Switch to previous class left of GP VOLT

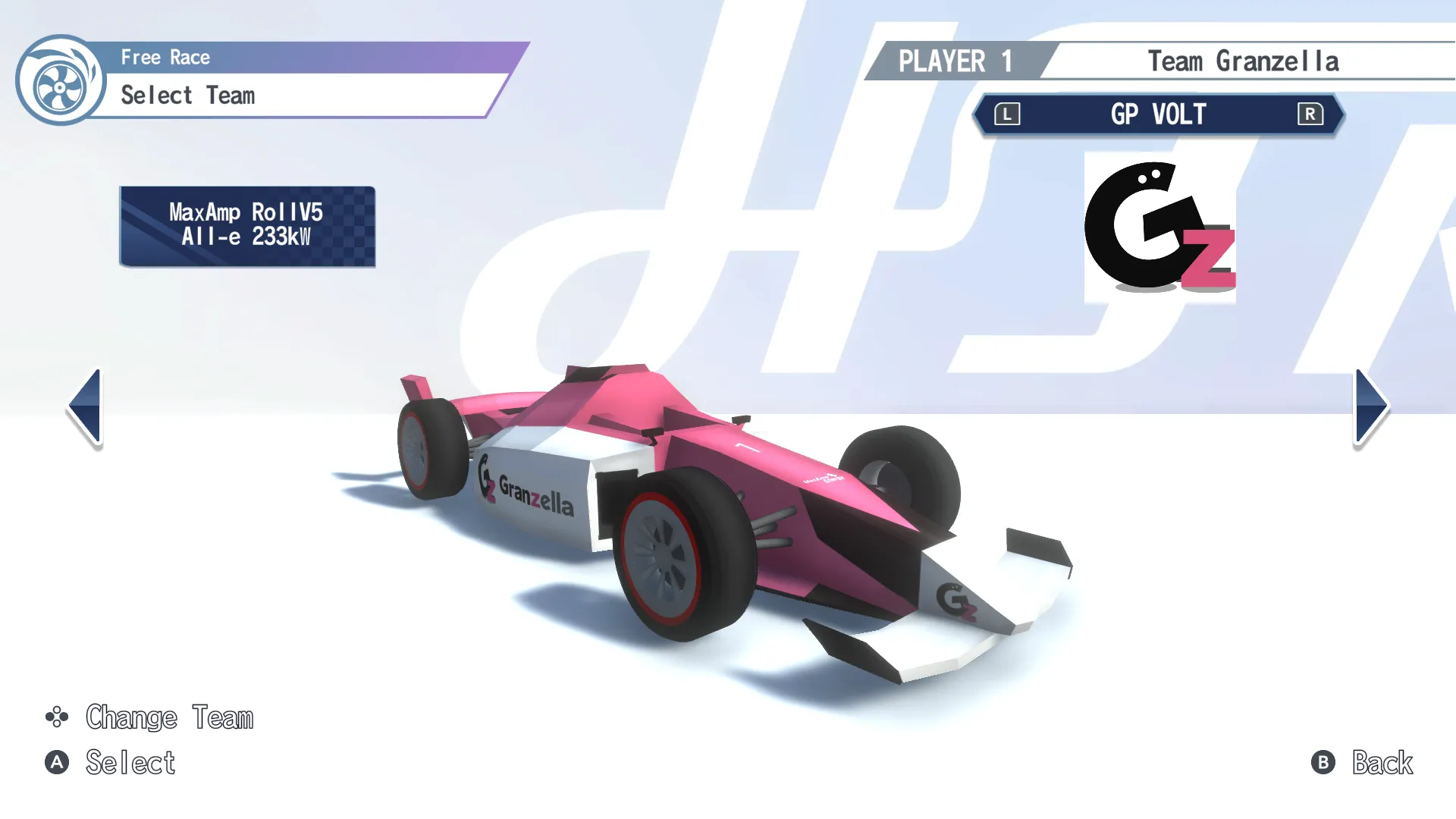pyautogui.click(x=1007, y=115)
